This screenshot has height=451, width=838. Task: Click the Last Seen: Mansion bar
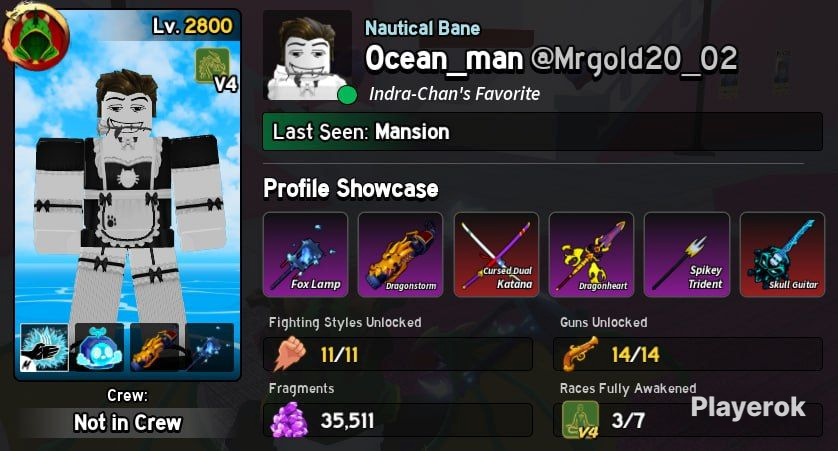[x=533, y=132]
